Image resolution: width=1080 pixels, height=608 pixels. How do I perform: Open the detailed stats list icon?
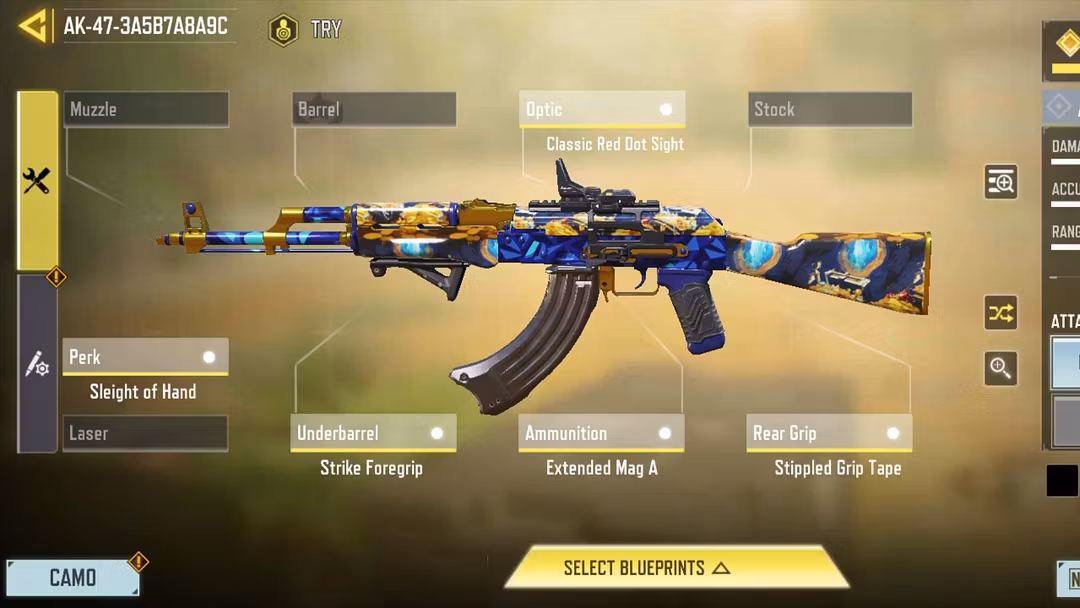[x=1000, y=182]
